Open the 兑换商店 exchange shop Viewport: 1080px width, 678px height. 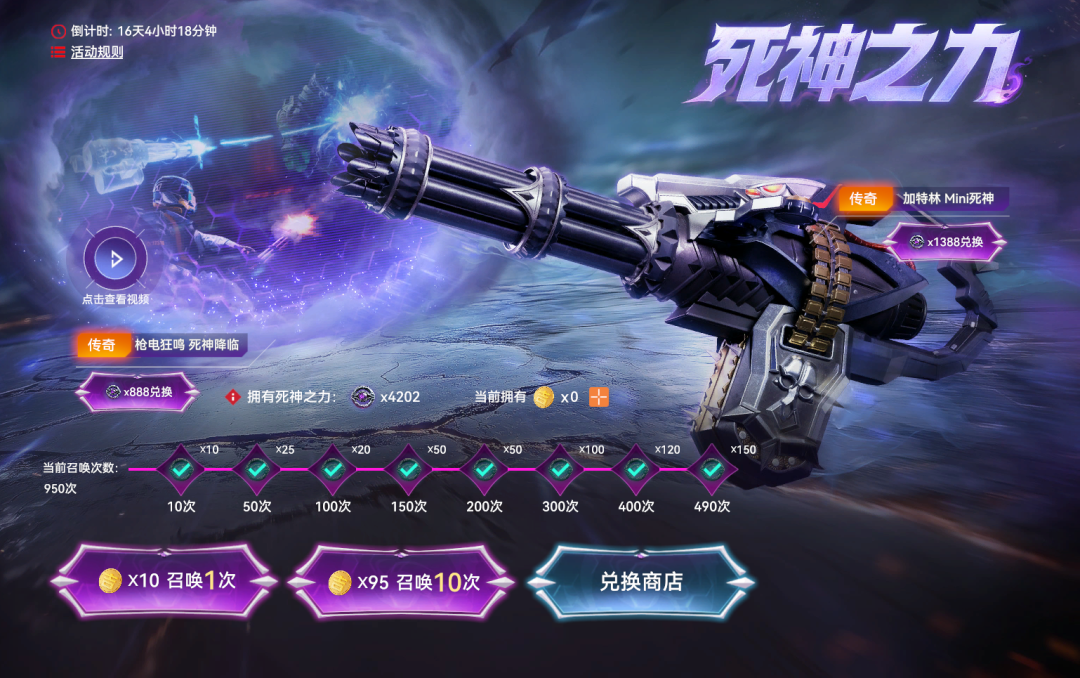click(x=641, y=582)
